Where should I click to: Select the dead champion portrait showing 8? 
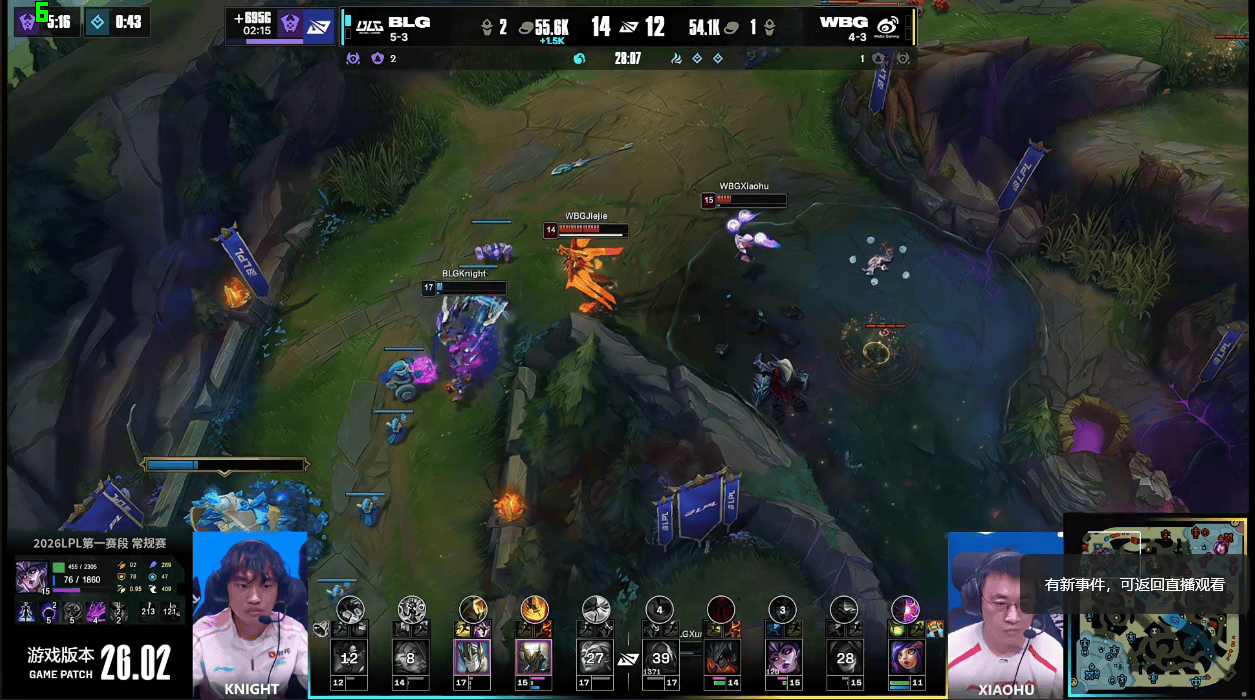[x=410, y=658]
